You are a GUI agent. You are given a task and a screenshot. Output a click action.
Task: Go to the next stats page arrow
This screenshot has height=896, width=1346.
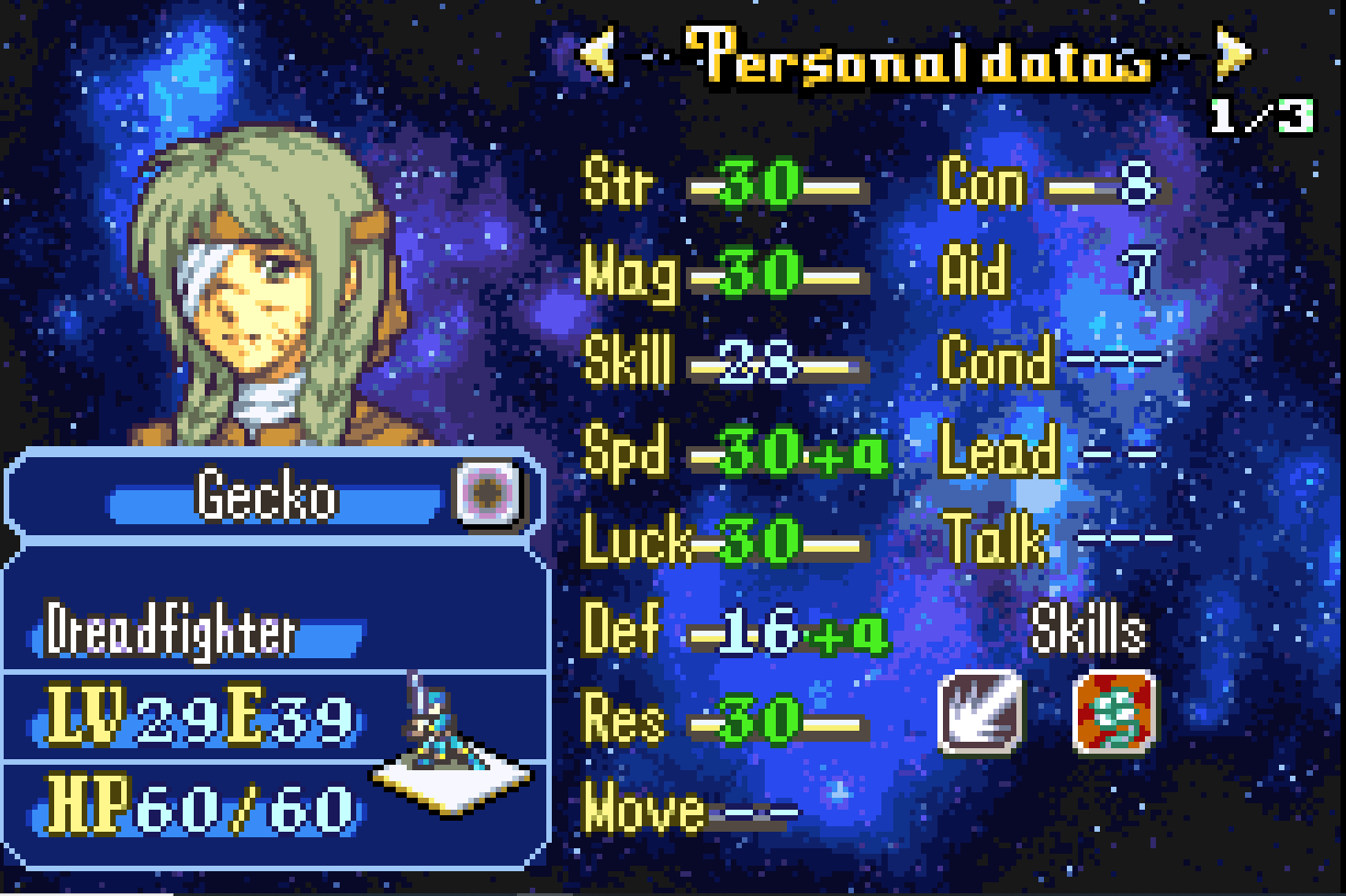[1233, 53]
